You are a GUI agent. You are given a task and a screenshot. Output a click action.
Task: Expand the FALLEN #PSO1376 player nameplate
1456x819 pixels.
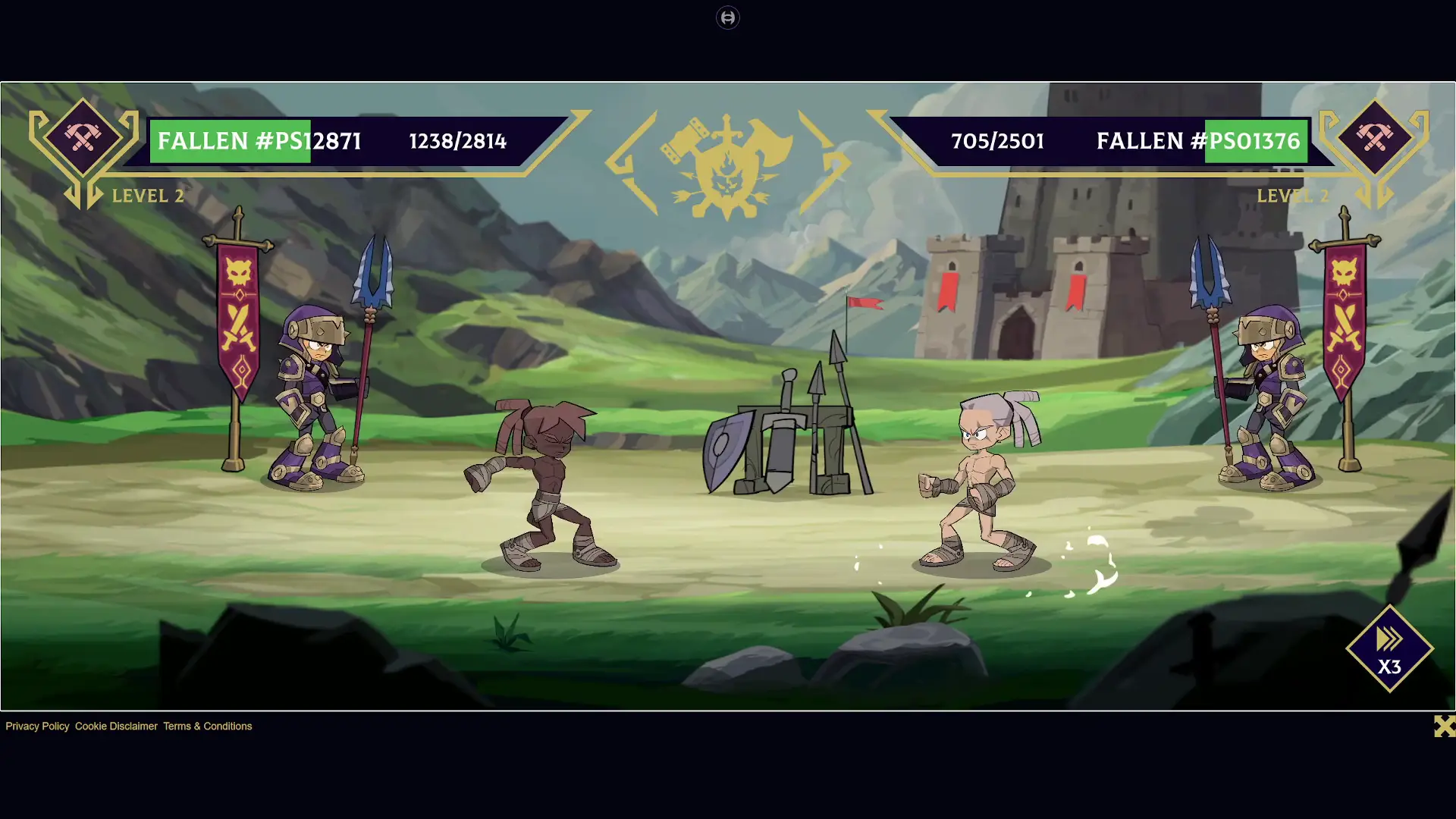pos(1198,141)
